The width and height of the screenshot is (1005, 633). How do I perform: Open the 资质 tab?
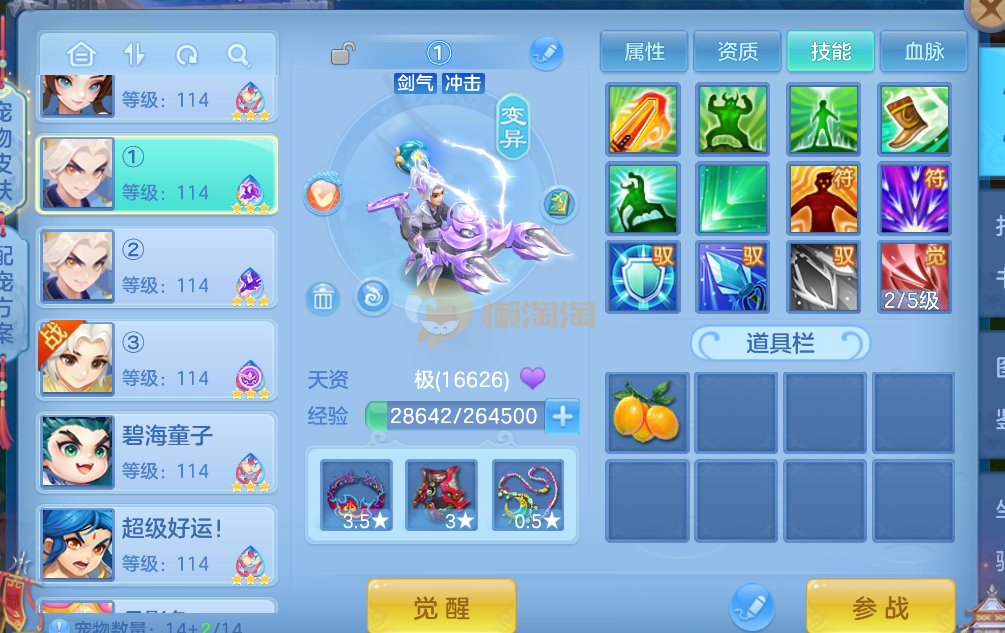[x=737, y=52]
